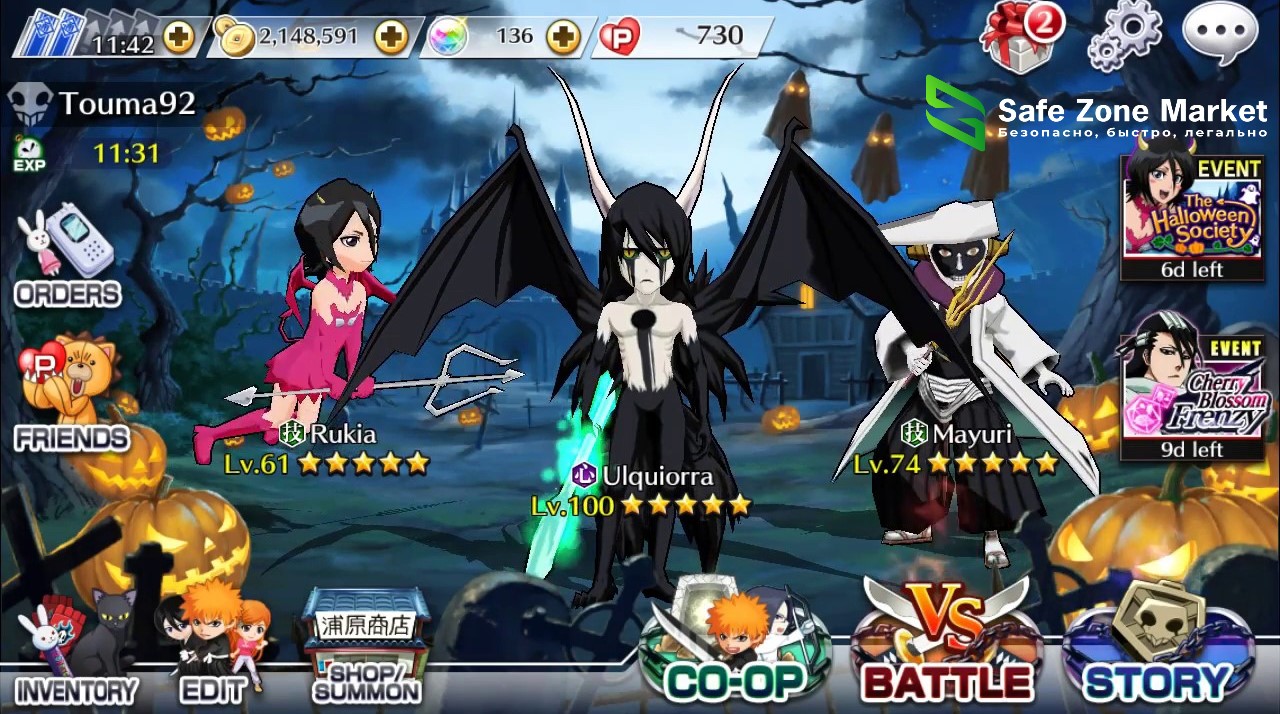
Task: Open the Story mode menu
Action: coord(1157,645)
